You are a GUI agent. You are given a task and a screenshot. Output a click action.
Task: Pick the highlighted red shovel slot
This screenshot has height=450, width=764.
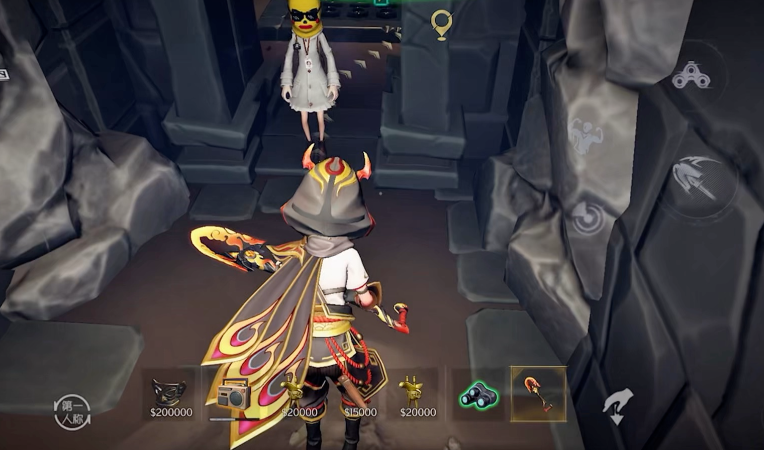[538, 394]
